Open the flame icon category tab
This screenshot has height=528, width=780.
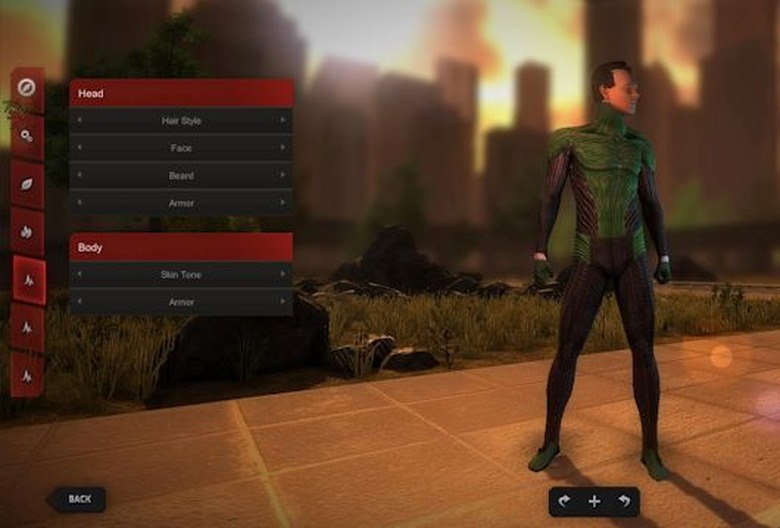(x=28, y=232)
